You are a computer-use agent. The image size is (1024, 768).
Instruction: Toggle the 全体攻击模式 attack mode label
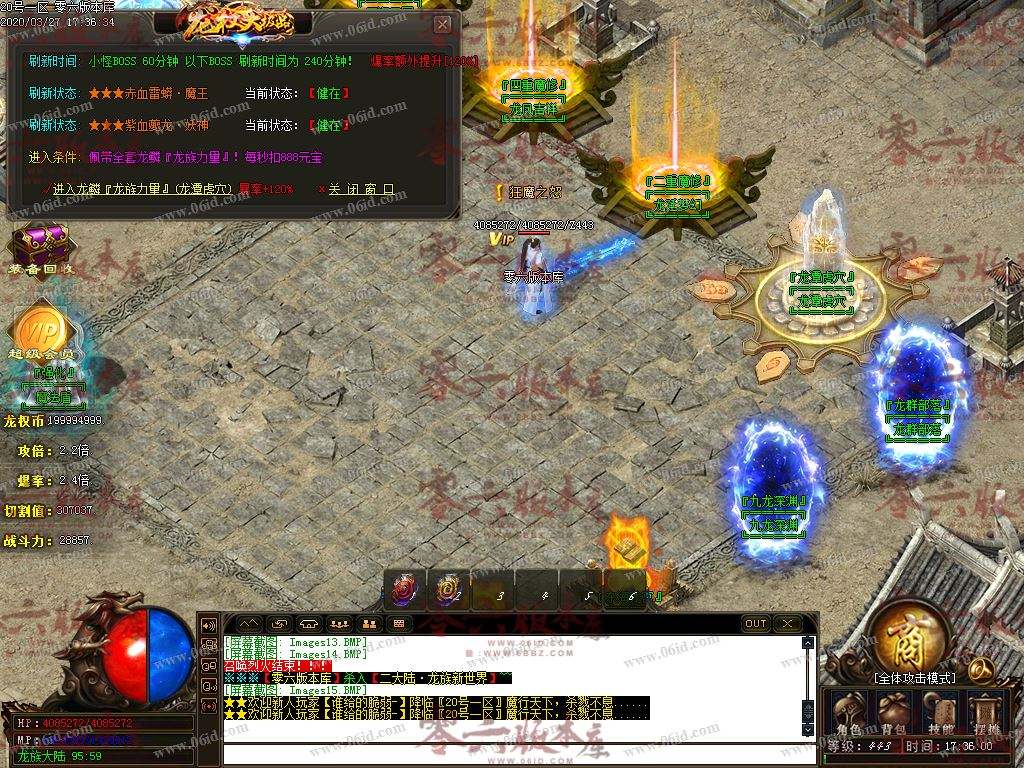coord(914,678)
